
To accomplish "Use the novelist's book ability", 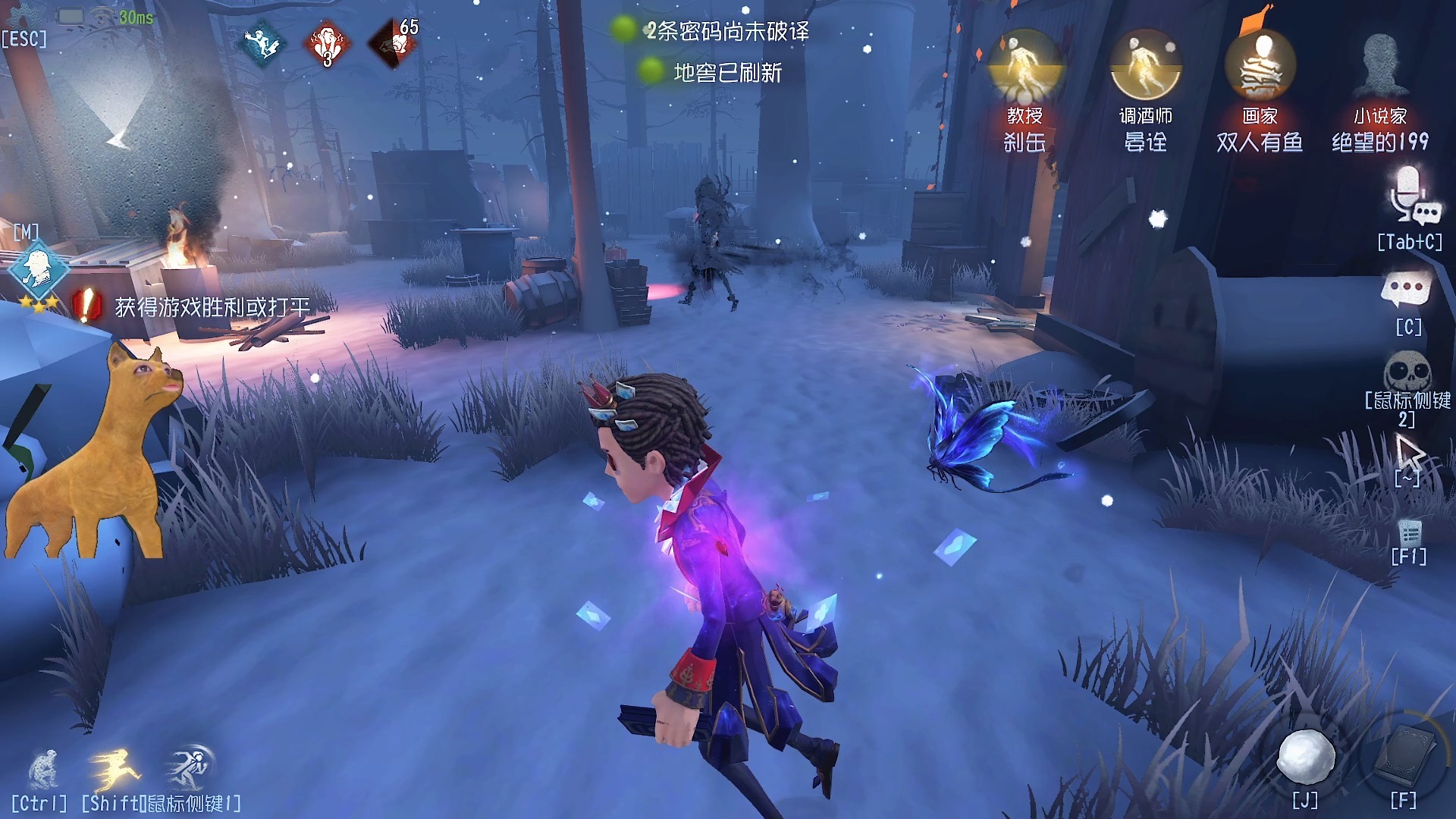I will [x=1405, y=757].
